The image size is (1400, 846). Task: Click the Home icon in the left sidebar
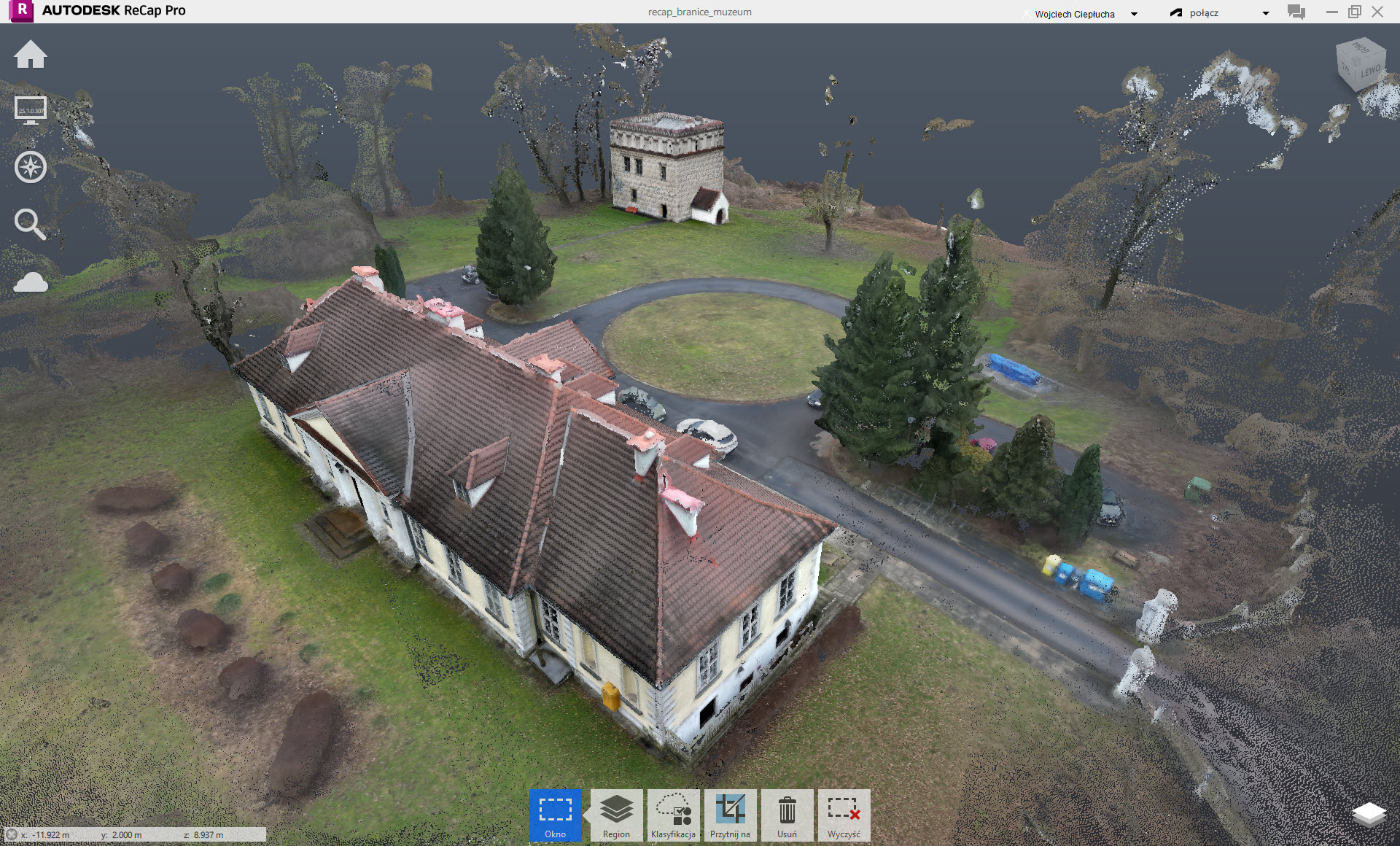point(31,55)
